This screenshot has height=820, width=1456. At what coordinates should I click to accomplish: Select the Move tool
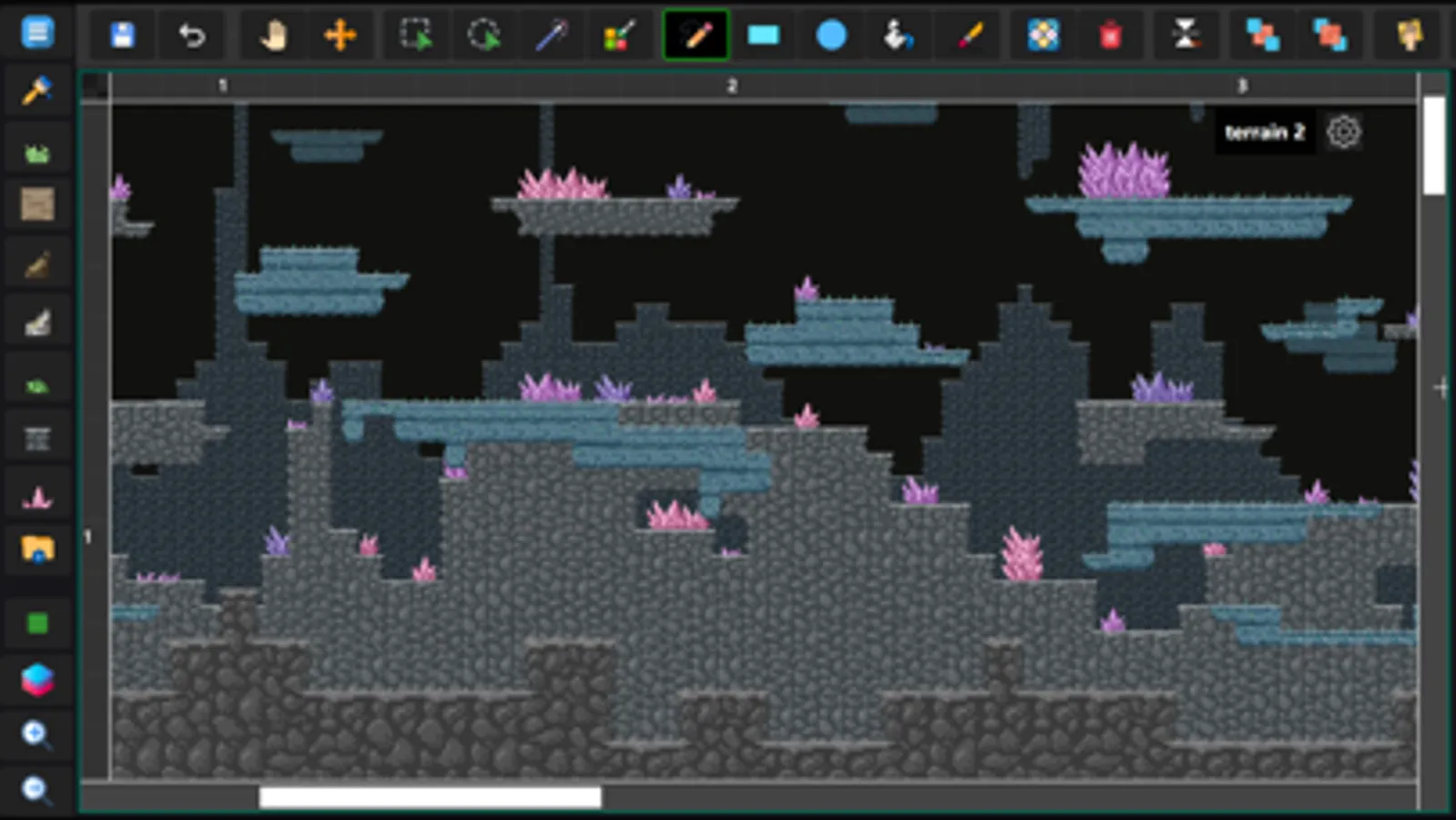341,36
